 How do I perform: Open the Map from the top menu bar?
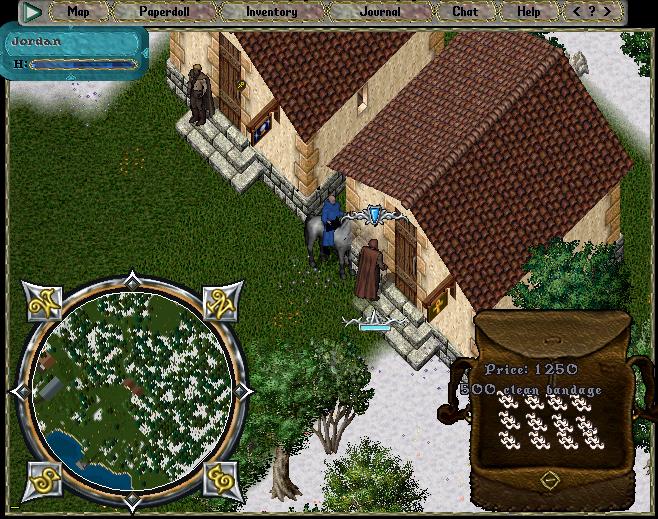tap(78, 12)
